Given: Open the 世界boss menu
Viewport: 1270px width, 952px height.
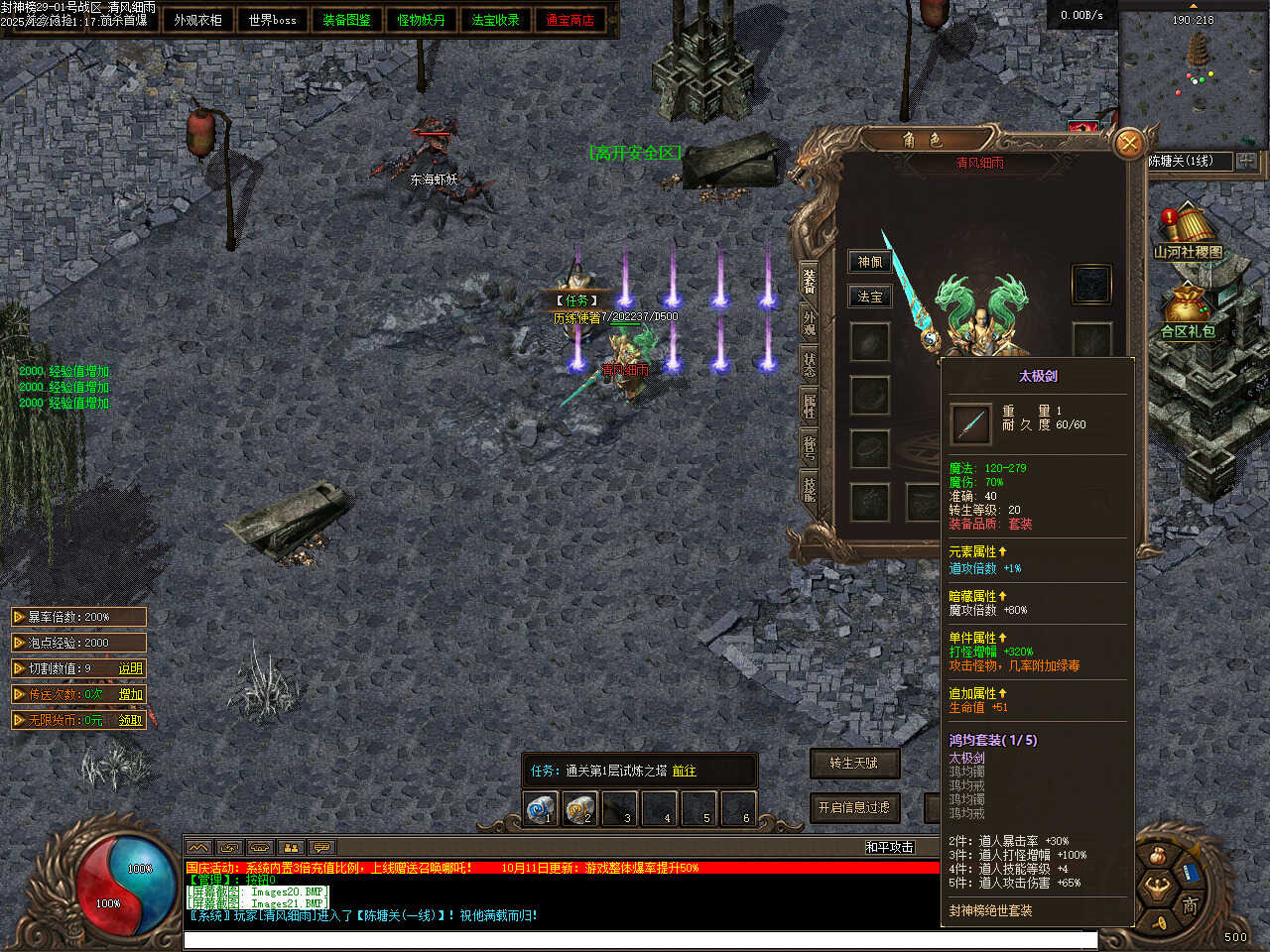Looking at the screenshot, I should pos(272,20).
